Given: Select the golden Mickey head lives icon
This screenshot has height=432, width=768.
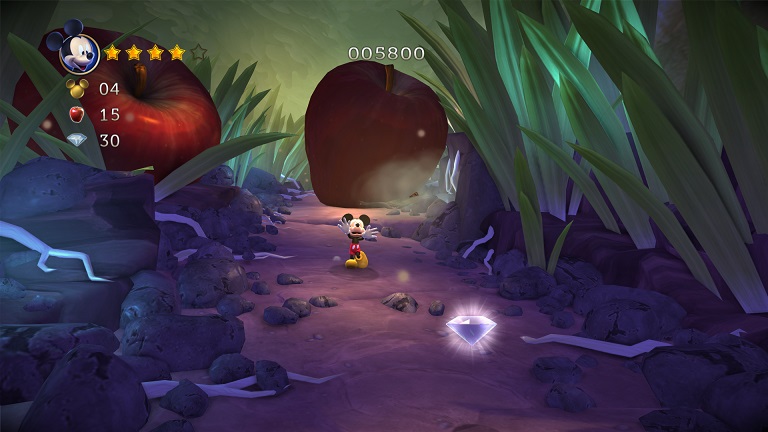Looking at the screenshot, I should [77, 89].
